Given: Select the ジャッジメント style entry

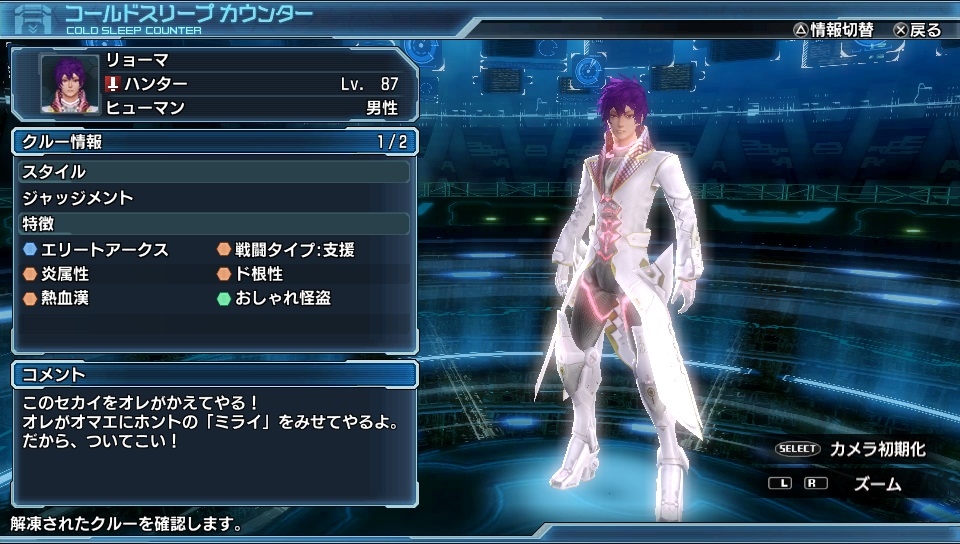Looking at the screenshot, I should click(78, 198).
